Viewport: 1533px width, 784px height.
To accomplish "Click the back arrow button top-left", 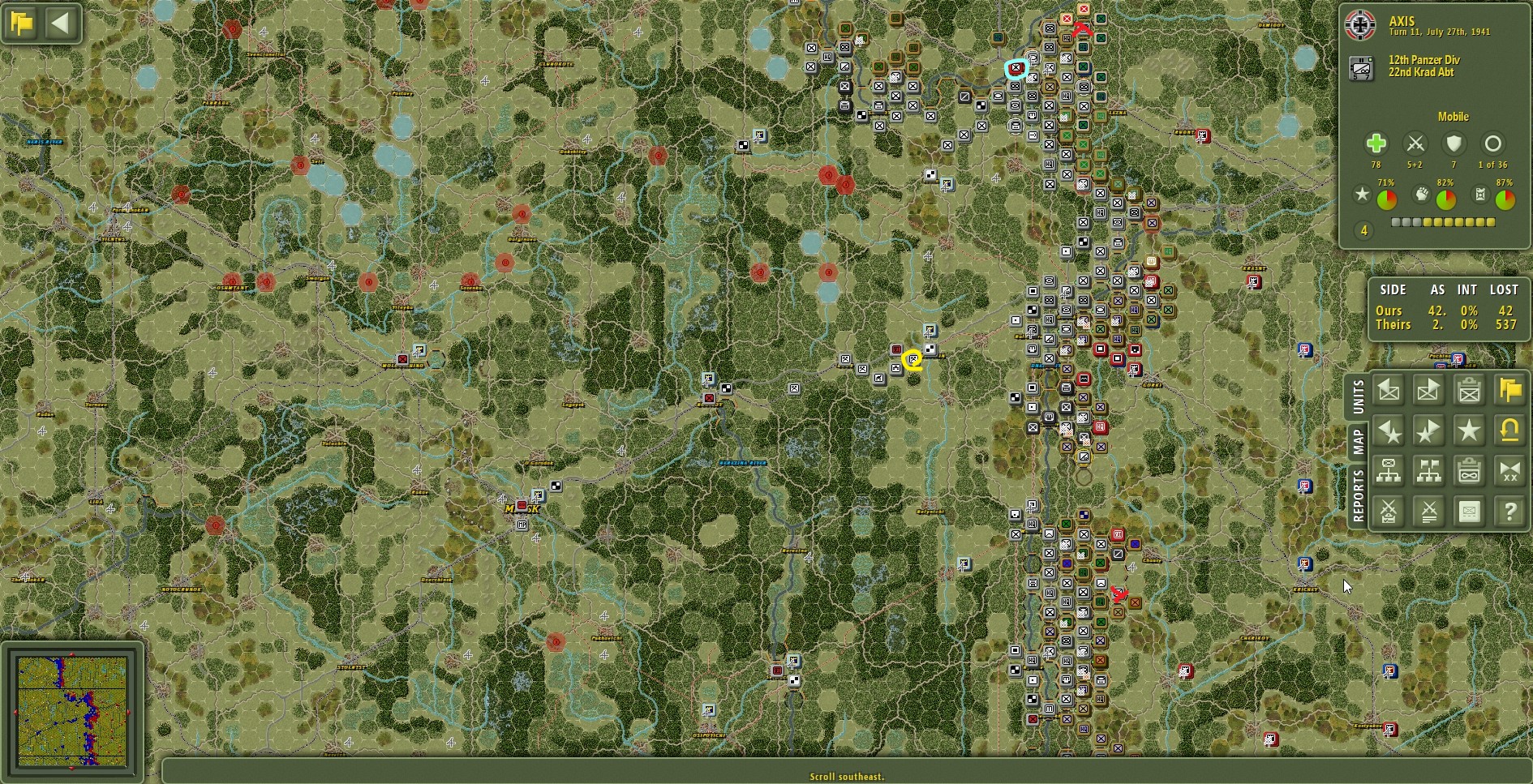I will 58,23.
